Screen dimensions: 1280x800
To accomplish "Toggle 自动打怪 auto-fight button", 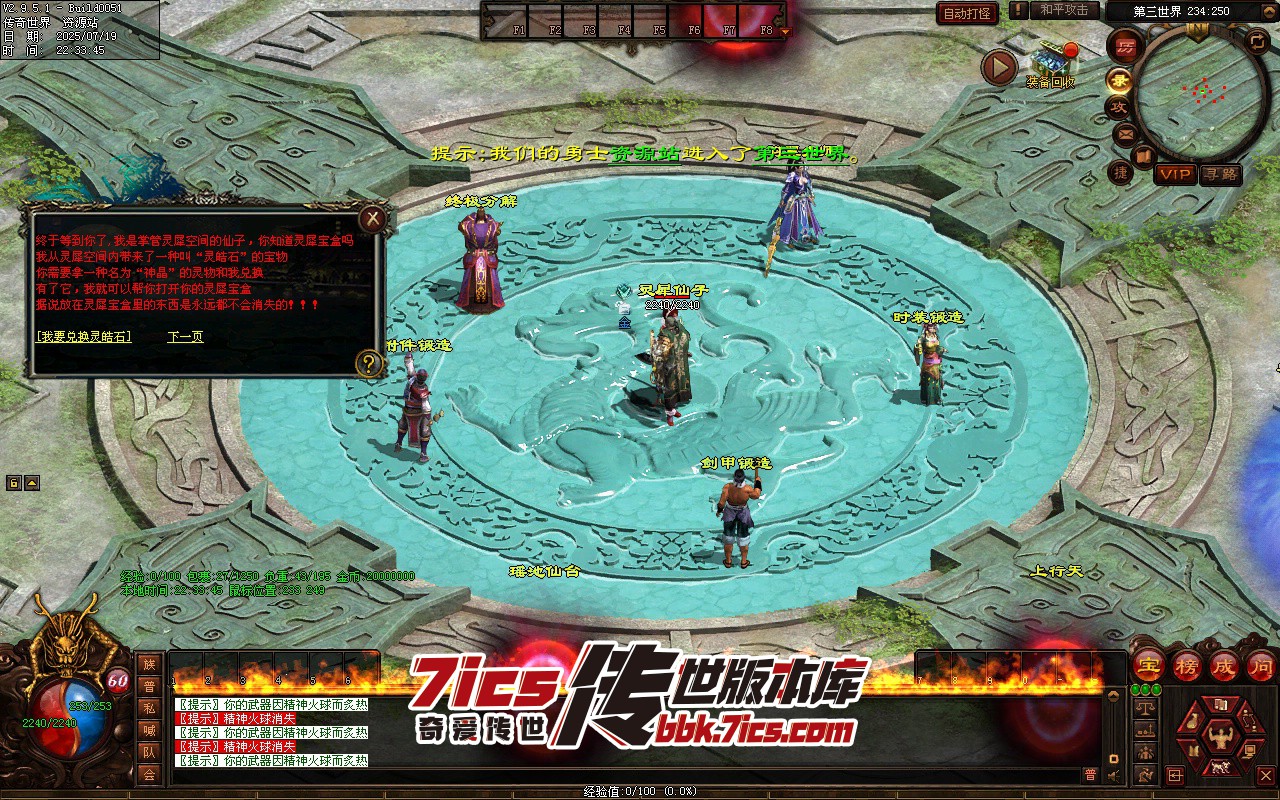I will (x=967, y=13).
